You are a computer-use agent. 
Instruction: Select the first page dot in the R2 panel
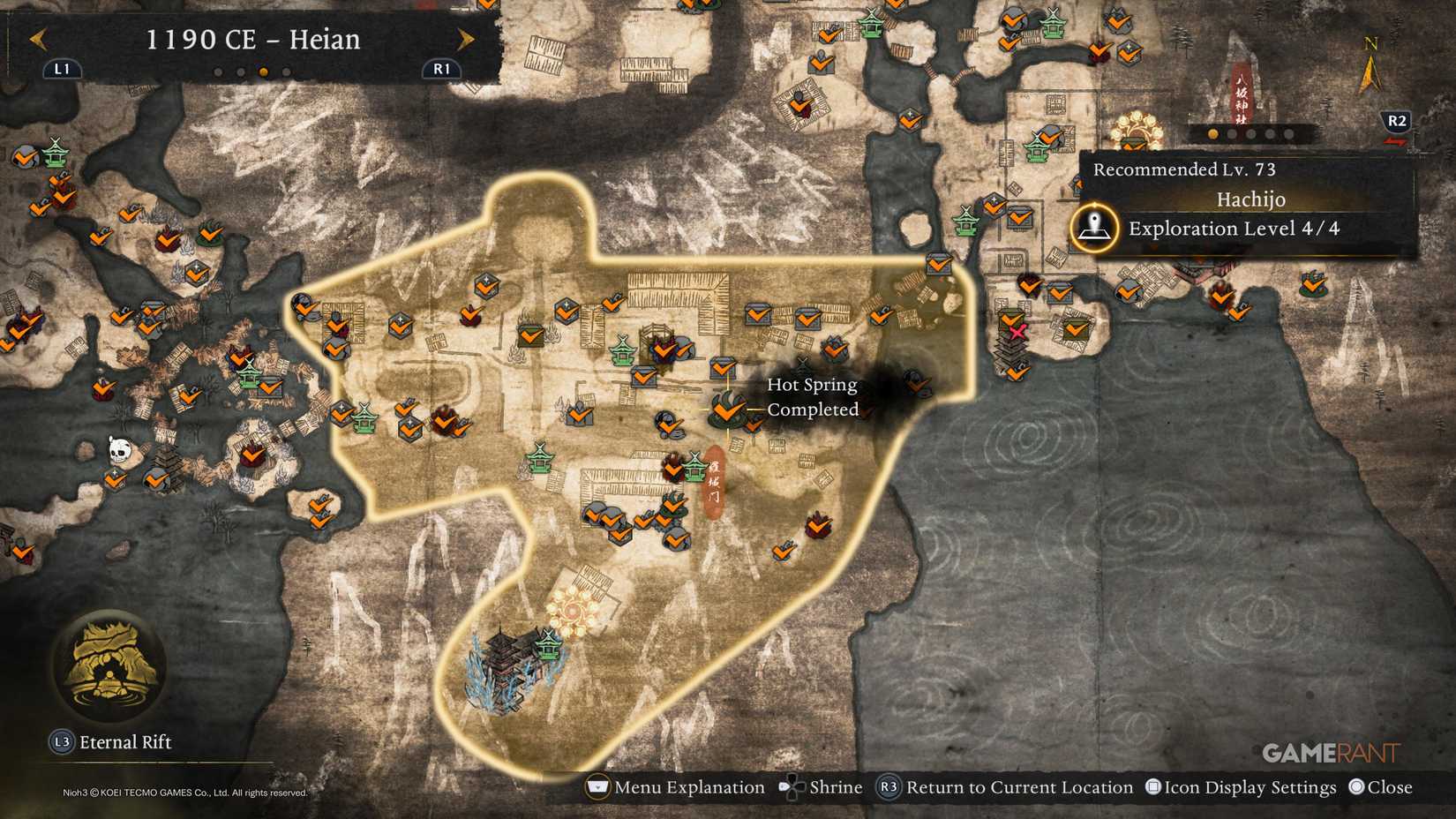pyautogui.click(x=1212, y=134)
